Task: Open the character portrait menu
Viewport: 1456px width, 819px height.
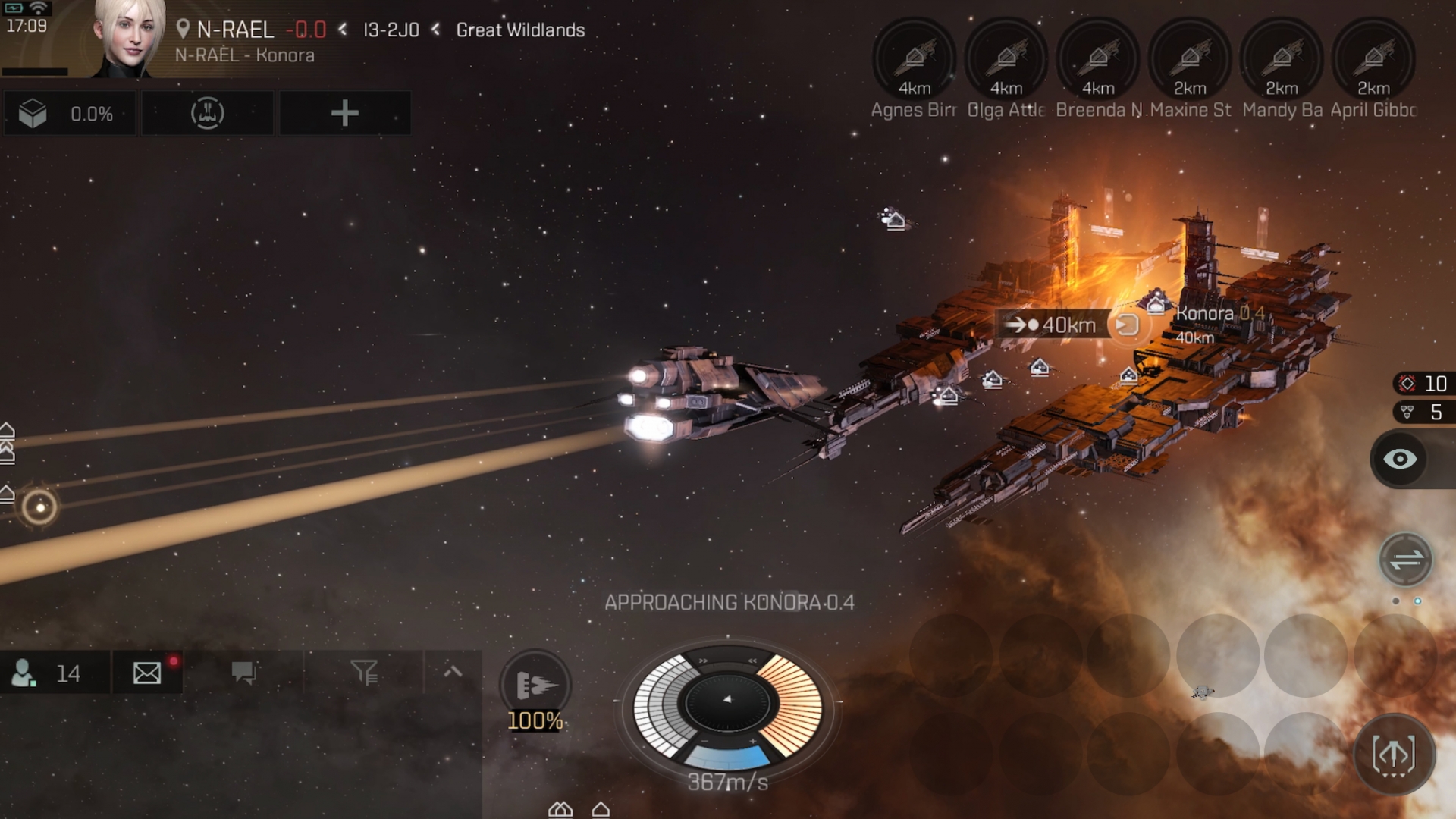Action: [127, 38]
